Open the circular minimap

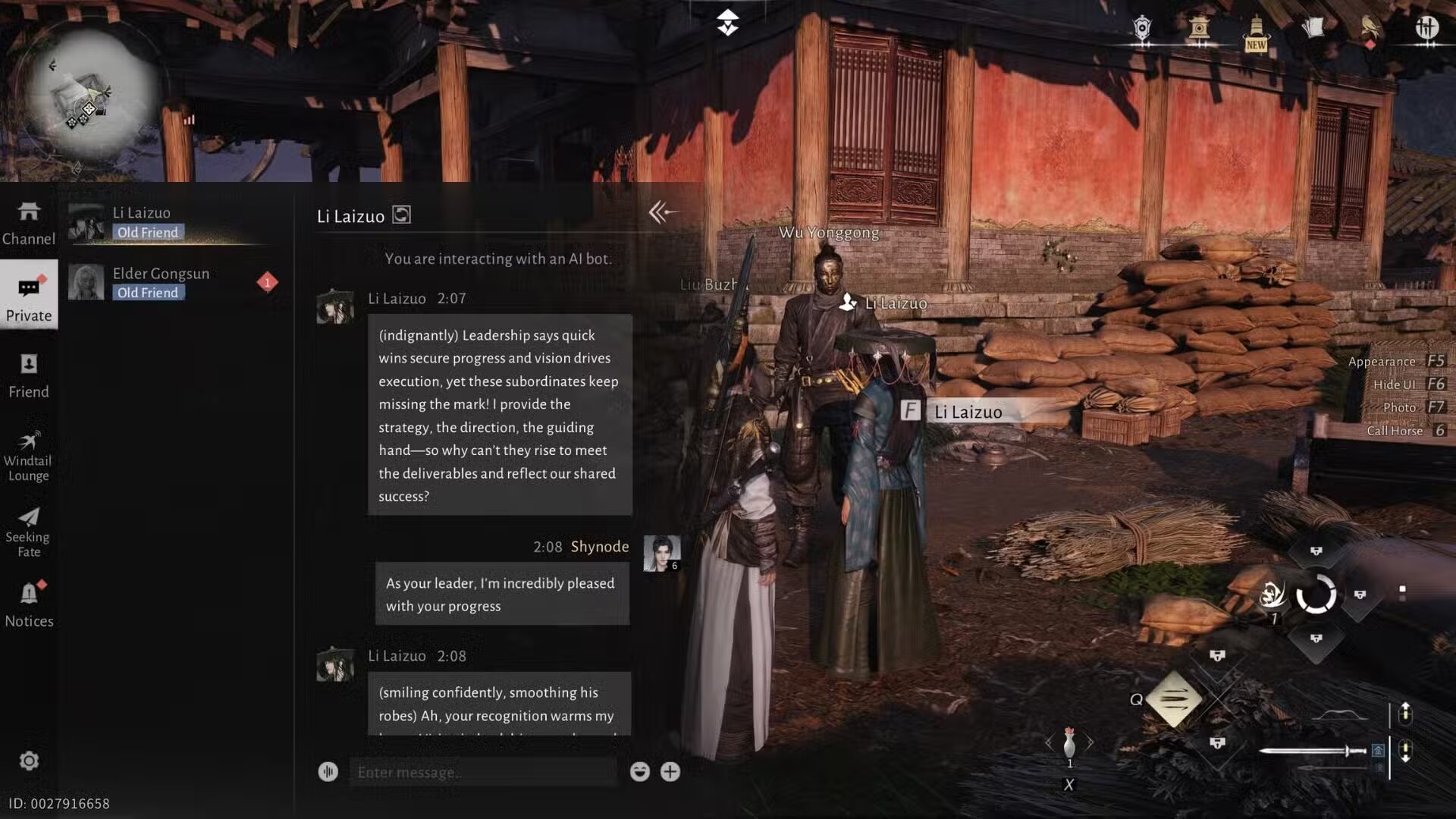[x=88, y=95]
